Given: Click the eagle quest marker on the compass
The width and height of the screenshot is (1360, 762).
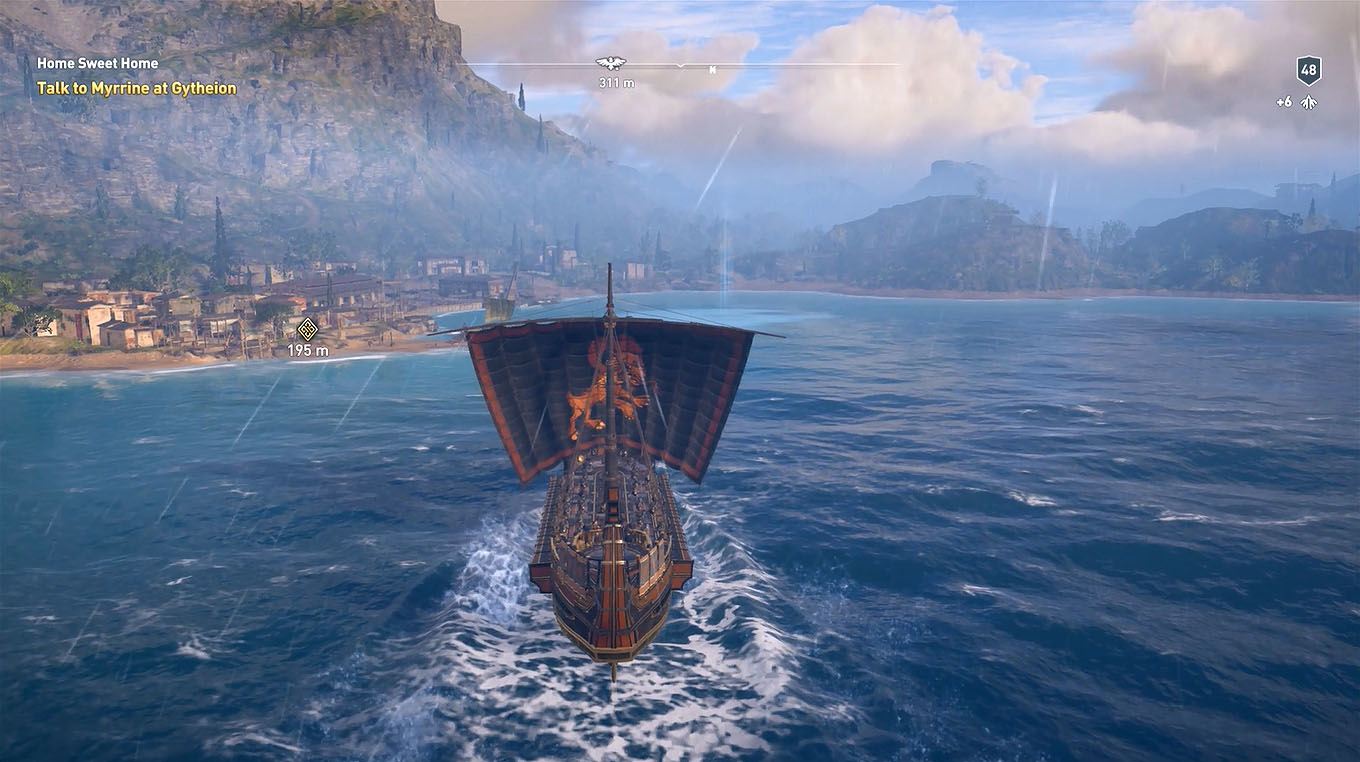Looking at the screenshot, I should 609,62.
